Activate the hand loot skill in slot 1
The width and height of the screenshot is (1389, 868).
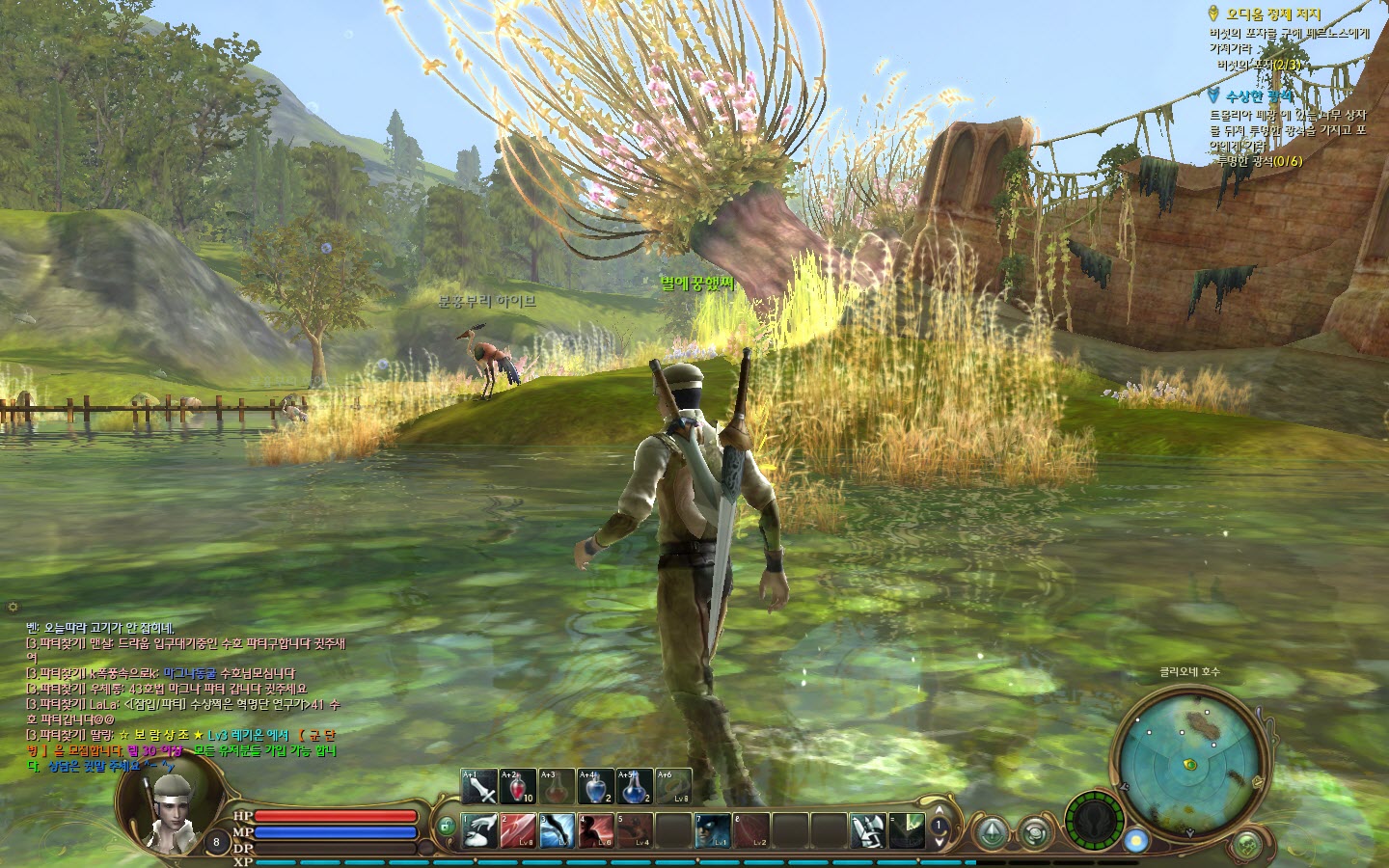coord(479,830)
